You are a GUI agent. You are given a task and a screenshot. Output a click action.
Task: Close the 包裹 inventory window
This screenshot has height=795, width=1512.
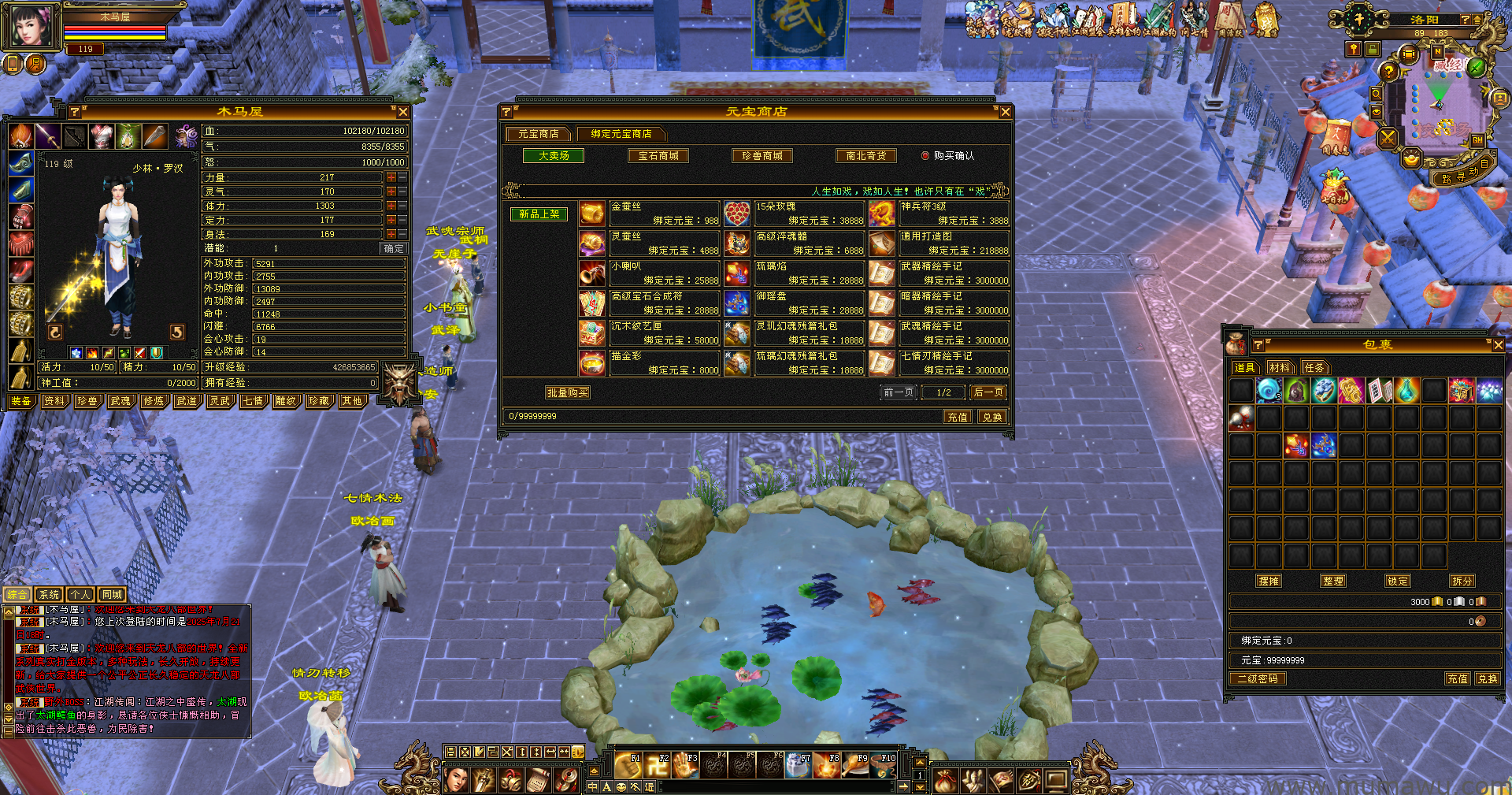(x=1498, y=345)
